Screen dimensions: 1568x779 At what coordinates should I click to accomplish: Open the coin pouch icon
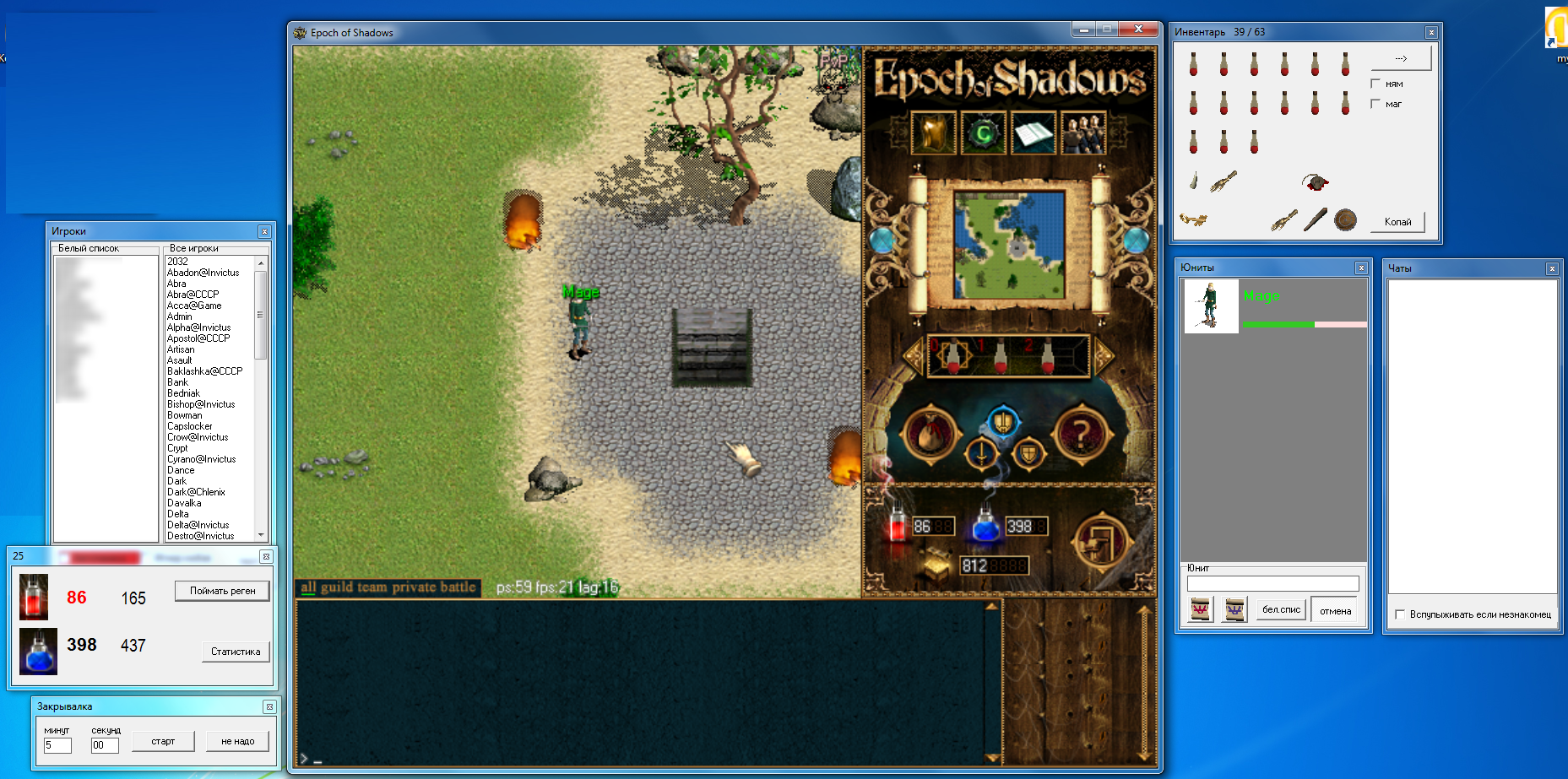(931, 432)
